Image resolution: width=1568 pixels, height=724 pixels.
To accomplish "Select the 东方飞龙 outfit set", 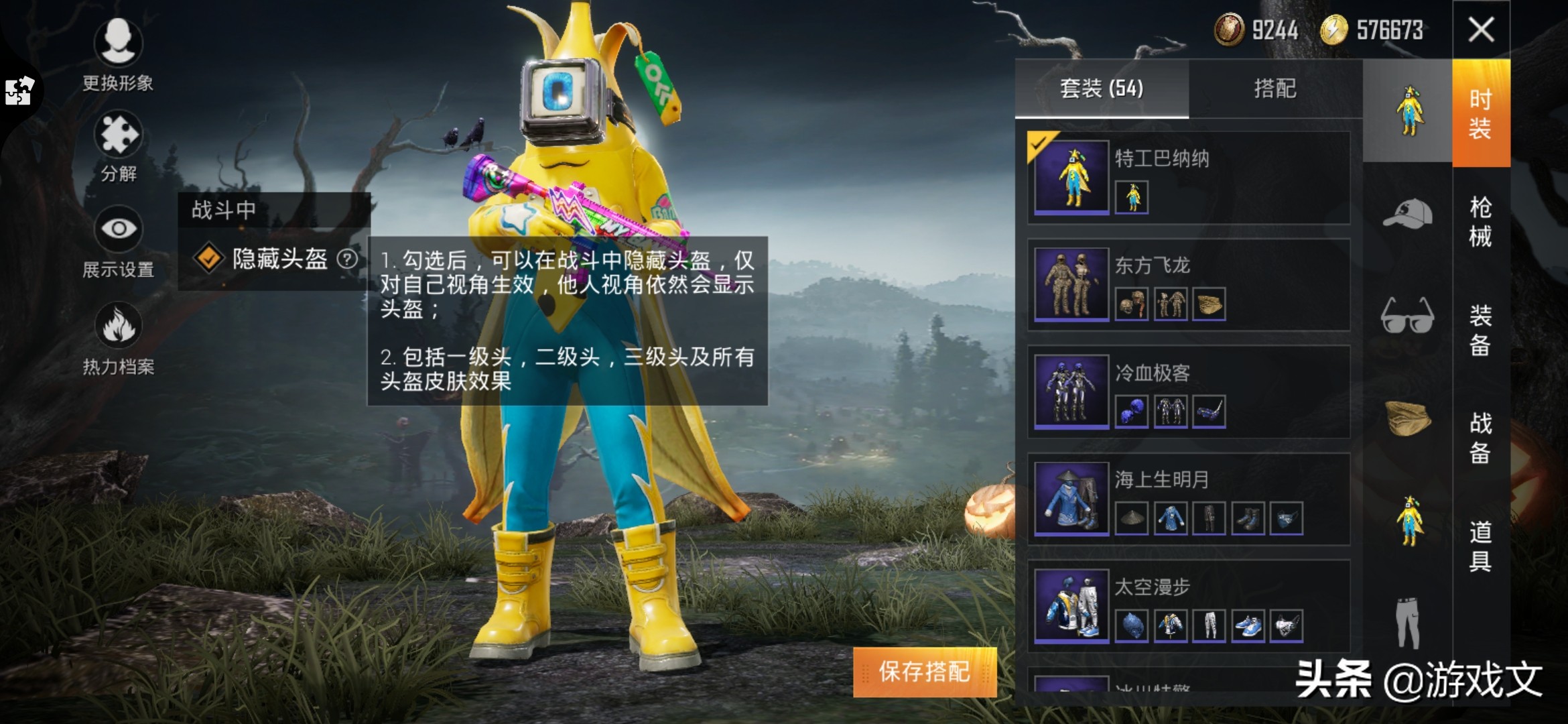I will (1188, 285).
